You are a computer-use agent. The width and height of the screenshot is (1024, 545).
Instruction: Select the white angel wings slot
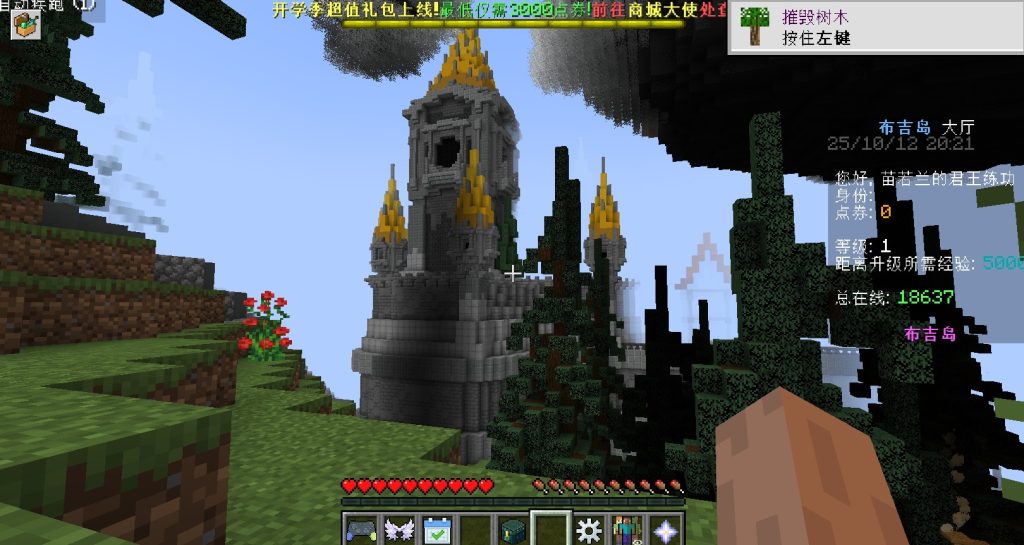click(399, 529)
